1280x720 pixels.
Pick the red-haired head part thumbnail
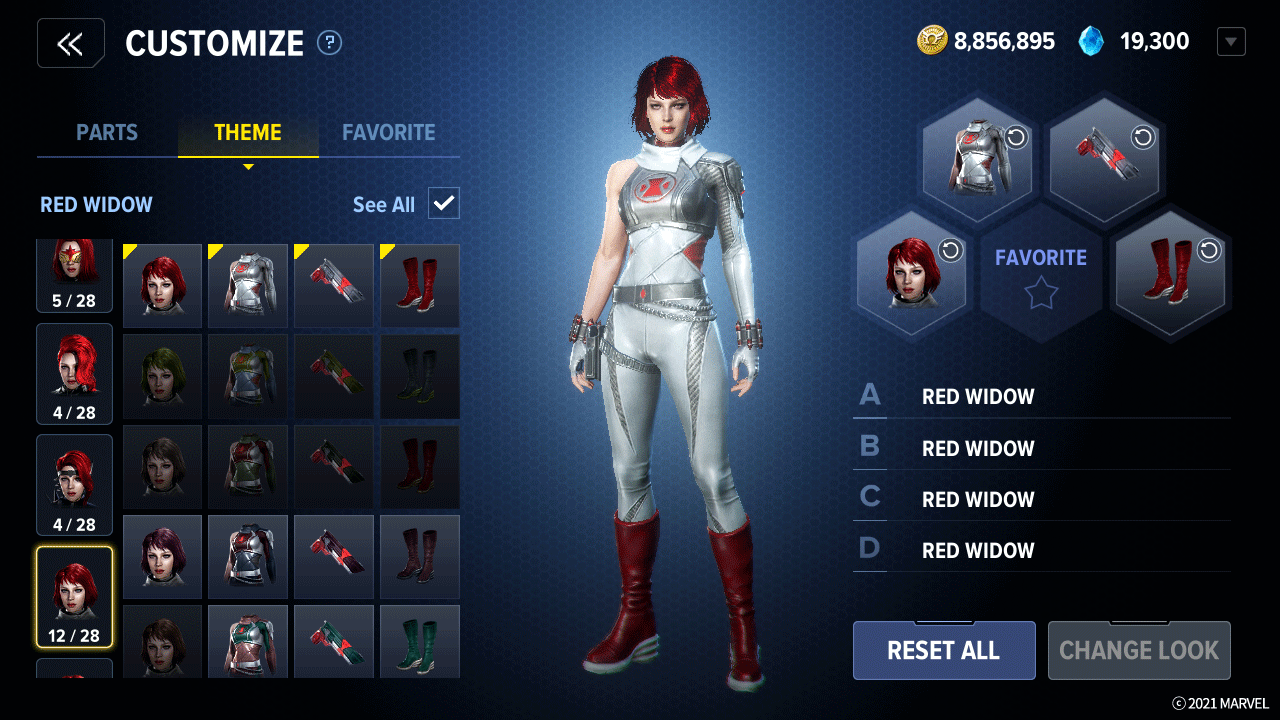pyautogui.click(x=162, y=286)
